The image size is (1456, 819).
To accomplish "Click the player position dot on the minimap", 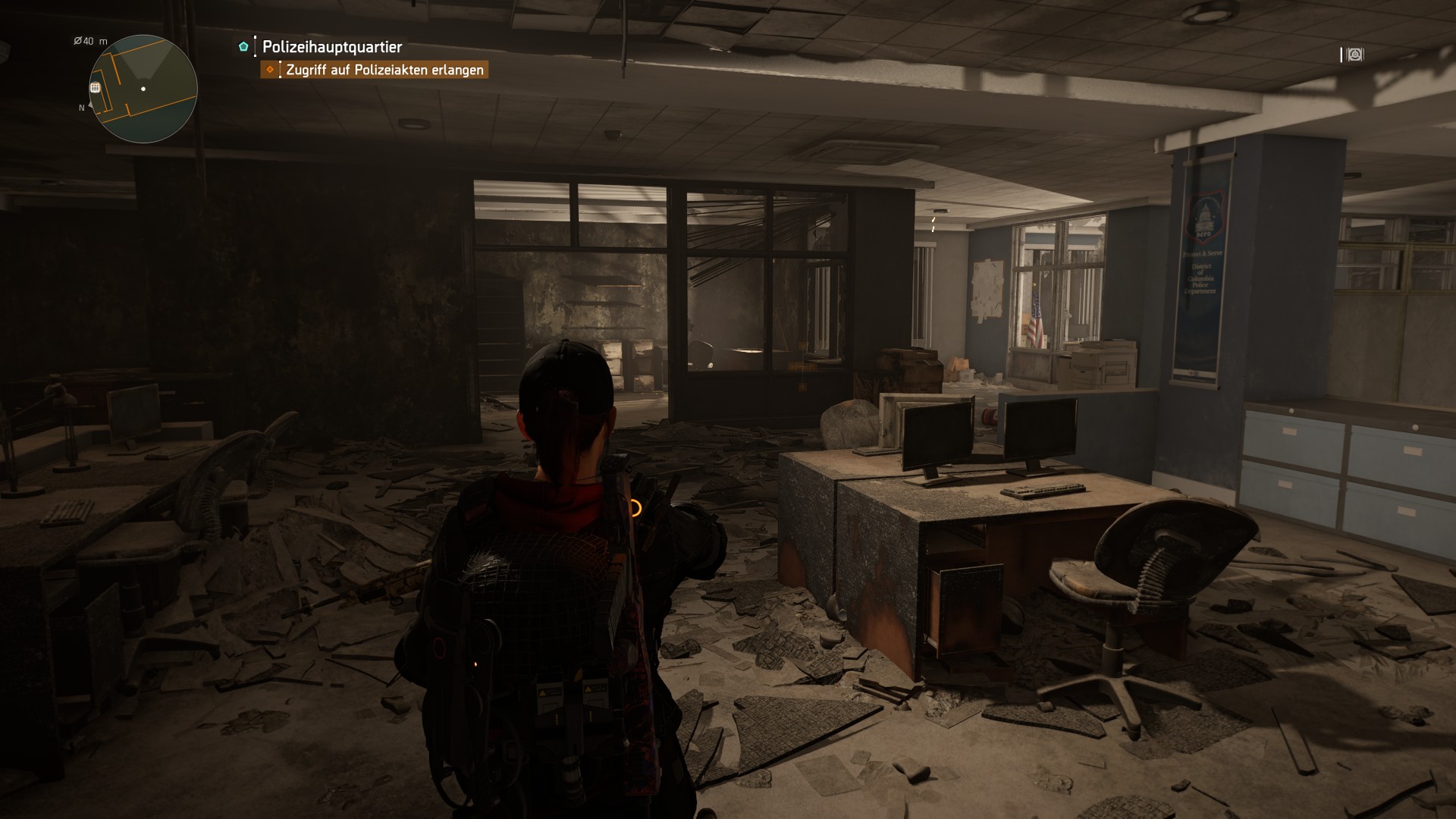I will [x=143, y=90].
